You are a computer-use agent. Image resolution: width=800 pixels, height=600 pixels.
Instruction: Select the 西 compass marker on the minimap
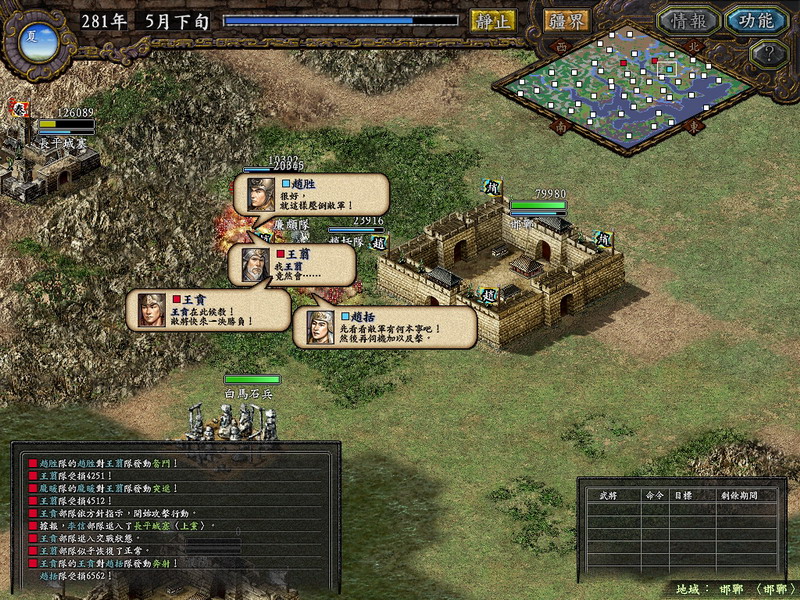click(560, 46)
